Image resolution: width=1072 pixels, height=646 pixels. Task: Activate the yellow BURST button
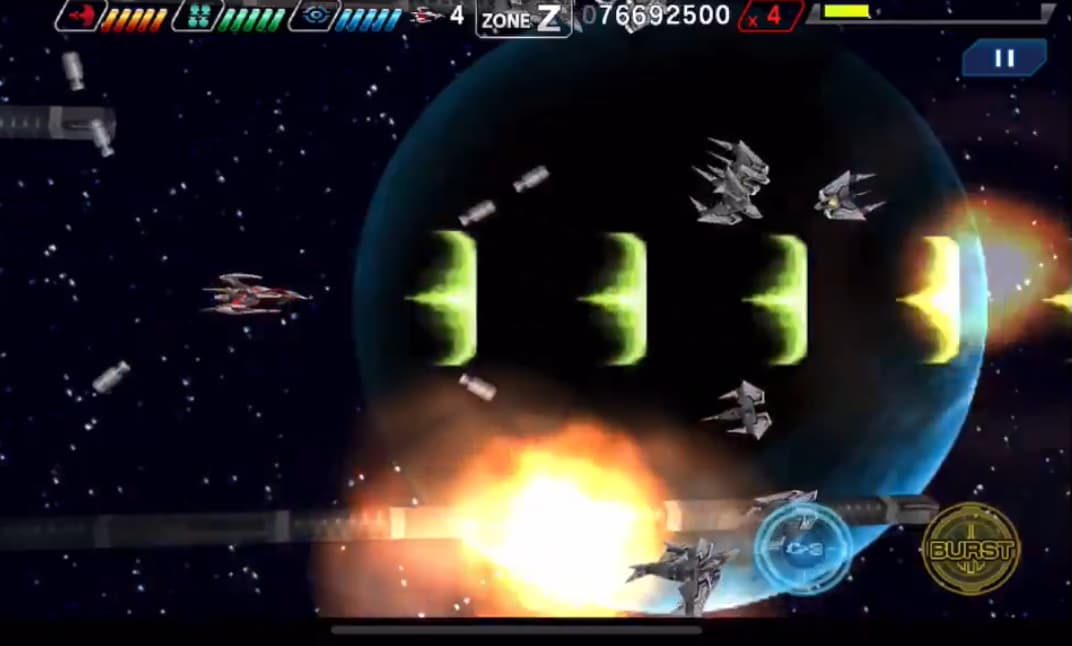coord(971,549)
